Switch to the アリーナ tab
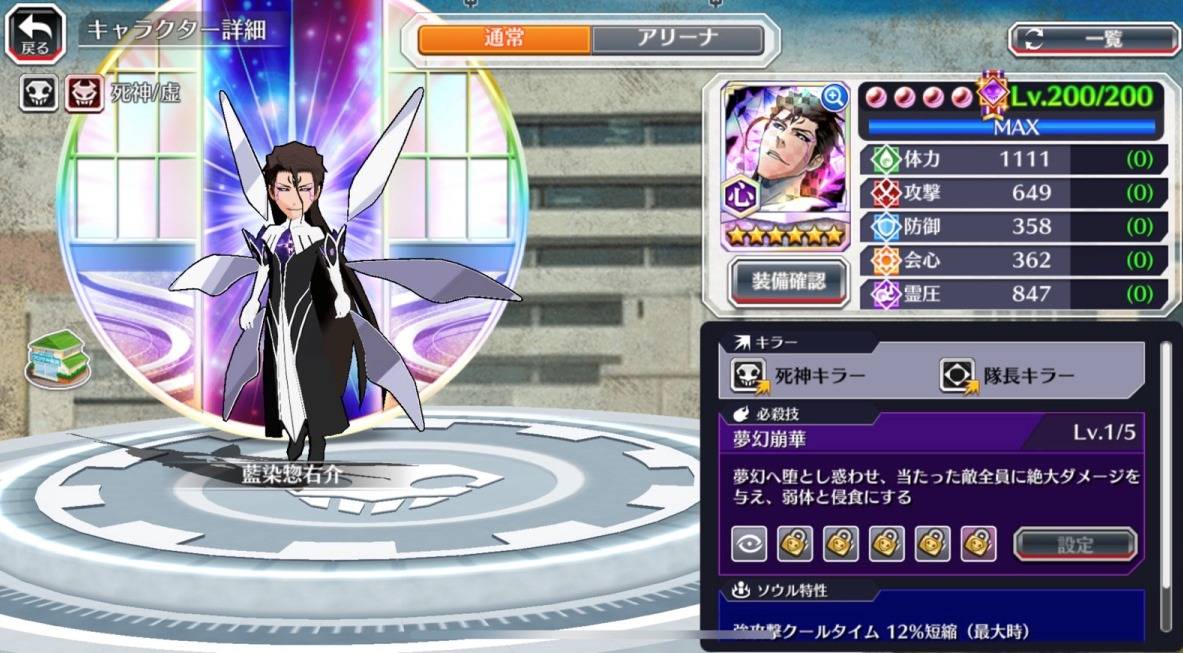This screenshot has width=1183, height=653. (x=677, y=39)
